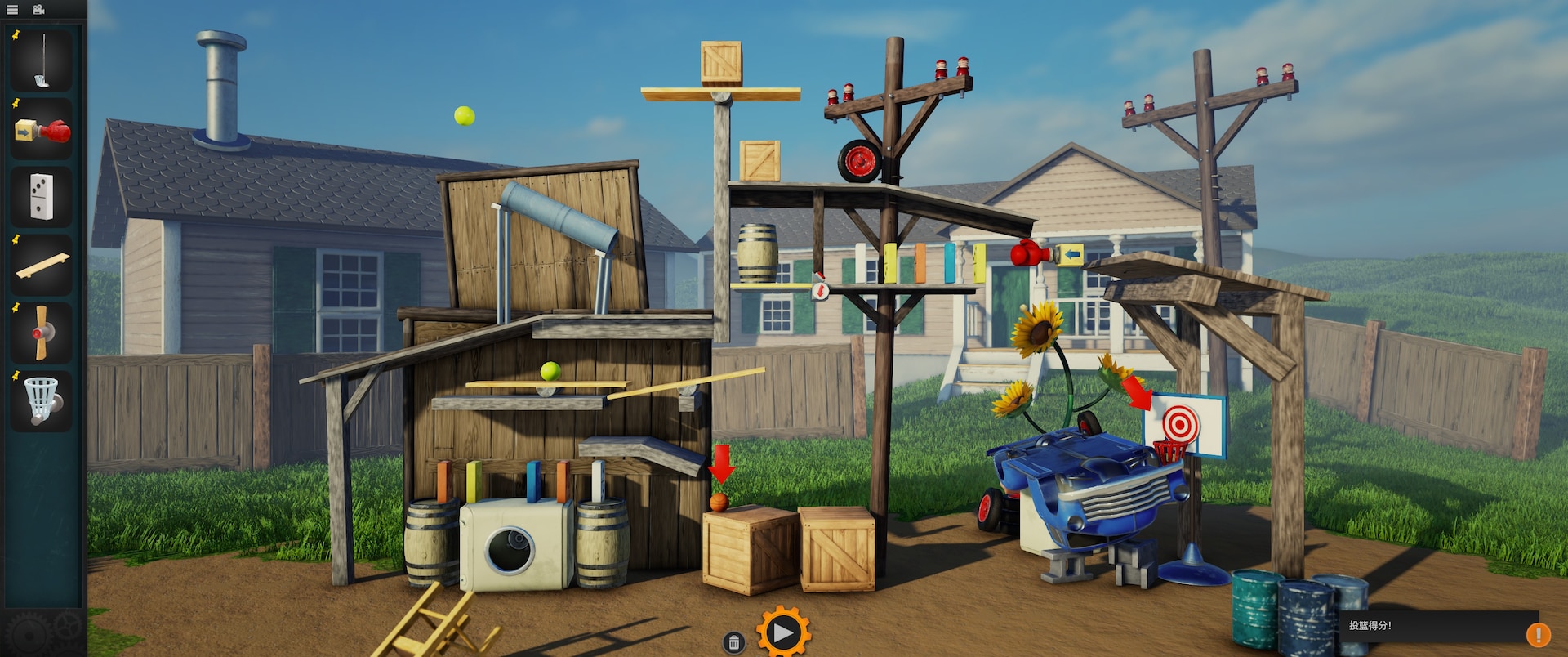Select the wooden plank part
Viewport: 1568px width, 657px height.
click(41, 266)
